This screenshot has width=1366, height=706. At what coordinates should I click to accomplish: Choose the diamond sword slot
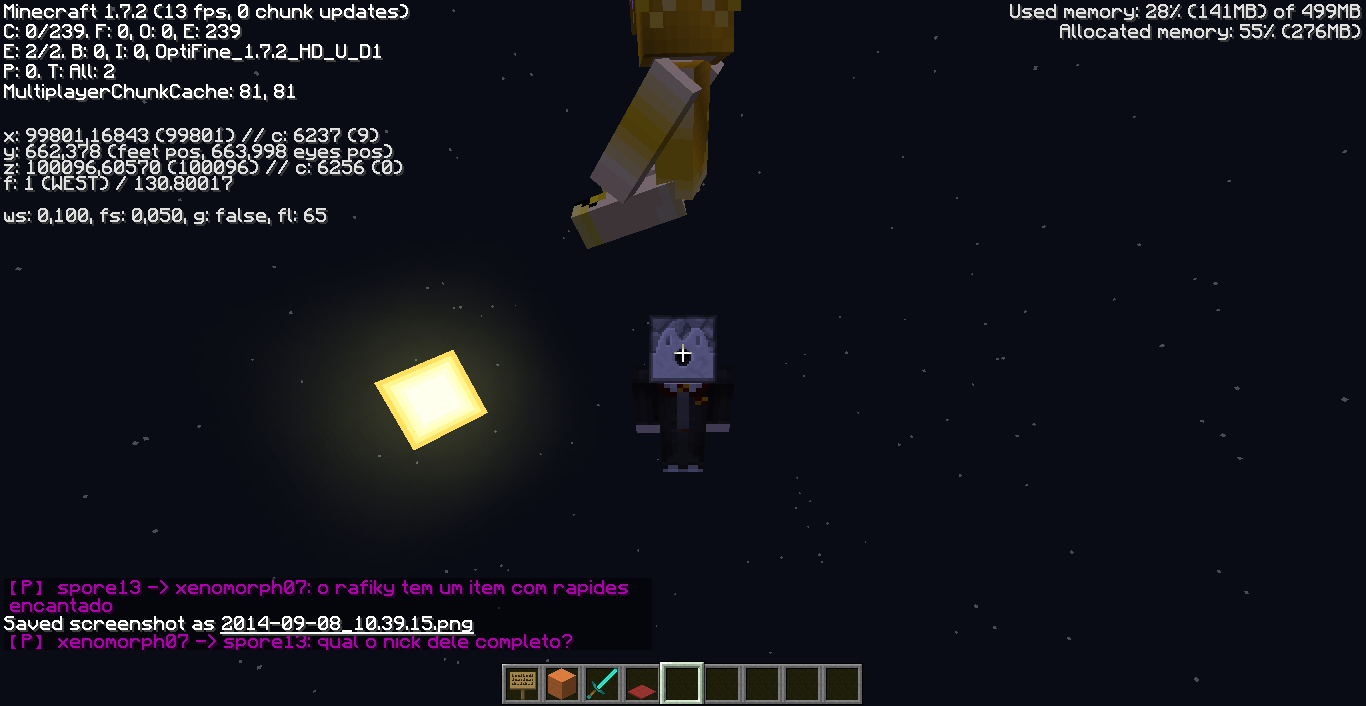click(603, 684)
